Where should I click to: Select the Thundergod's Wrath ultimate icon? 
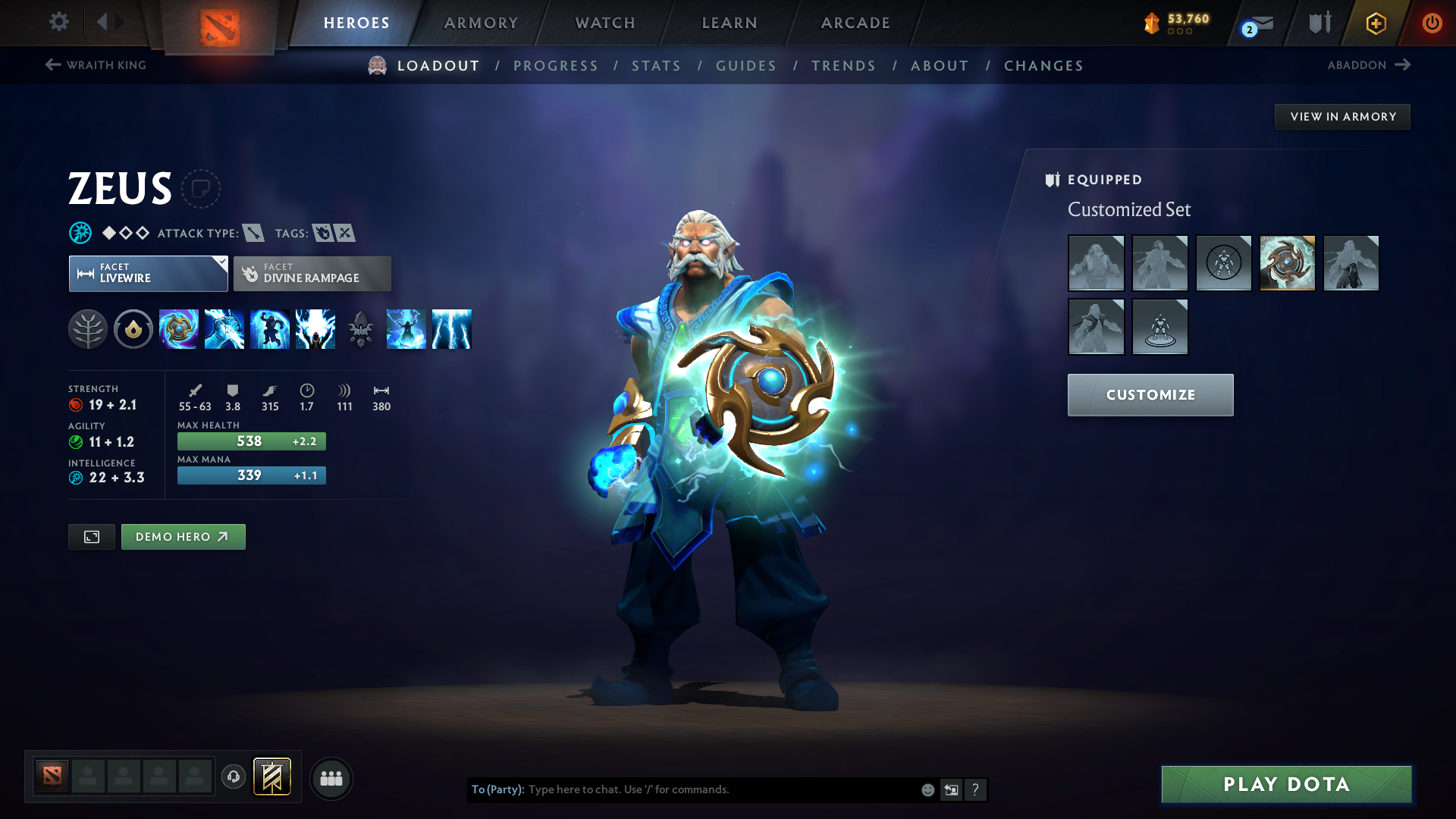pyautogui.click(x=452, y=329)
